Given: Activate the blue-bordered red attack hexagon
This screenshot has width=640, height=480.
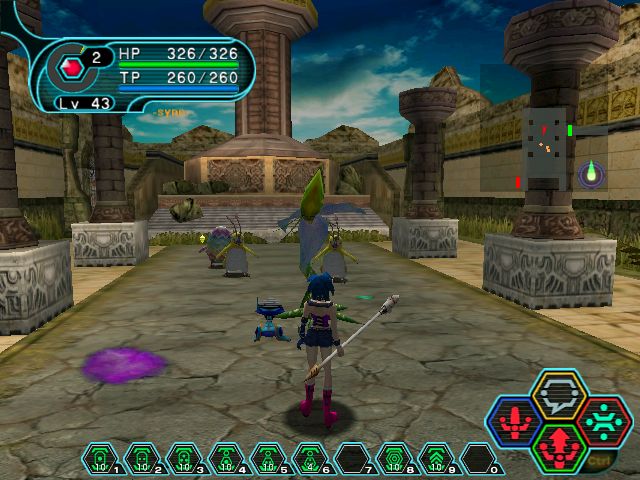Looking at the screenshot, I should pos(515,421).
